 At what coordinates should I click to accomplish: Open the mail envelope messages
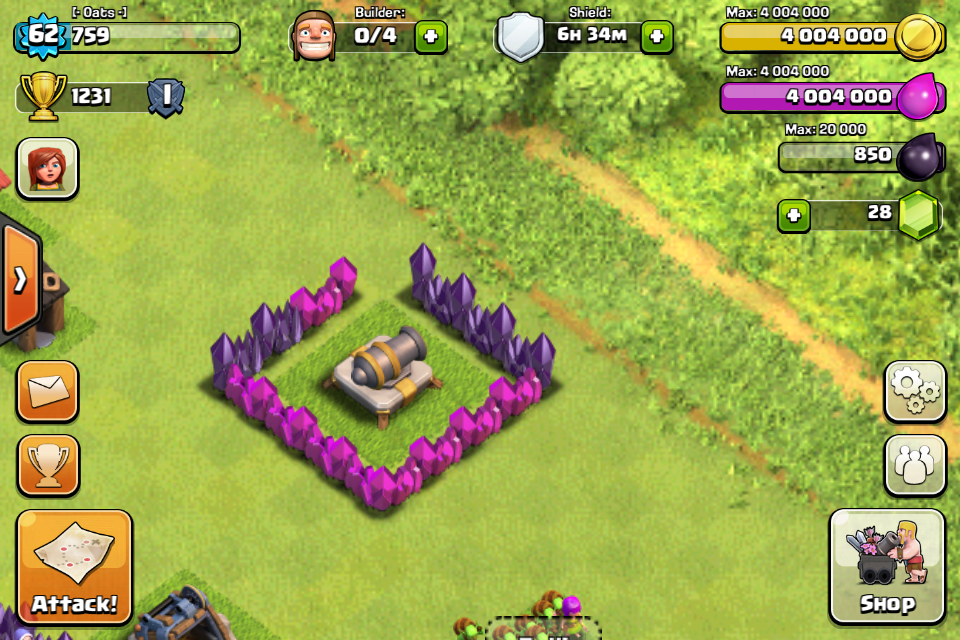[47, 391]
